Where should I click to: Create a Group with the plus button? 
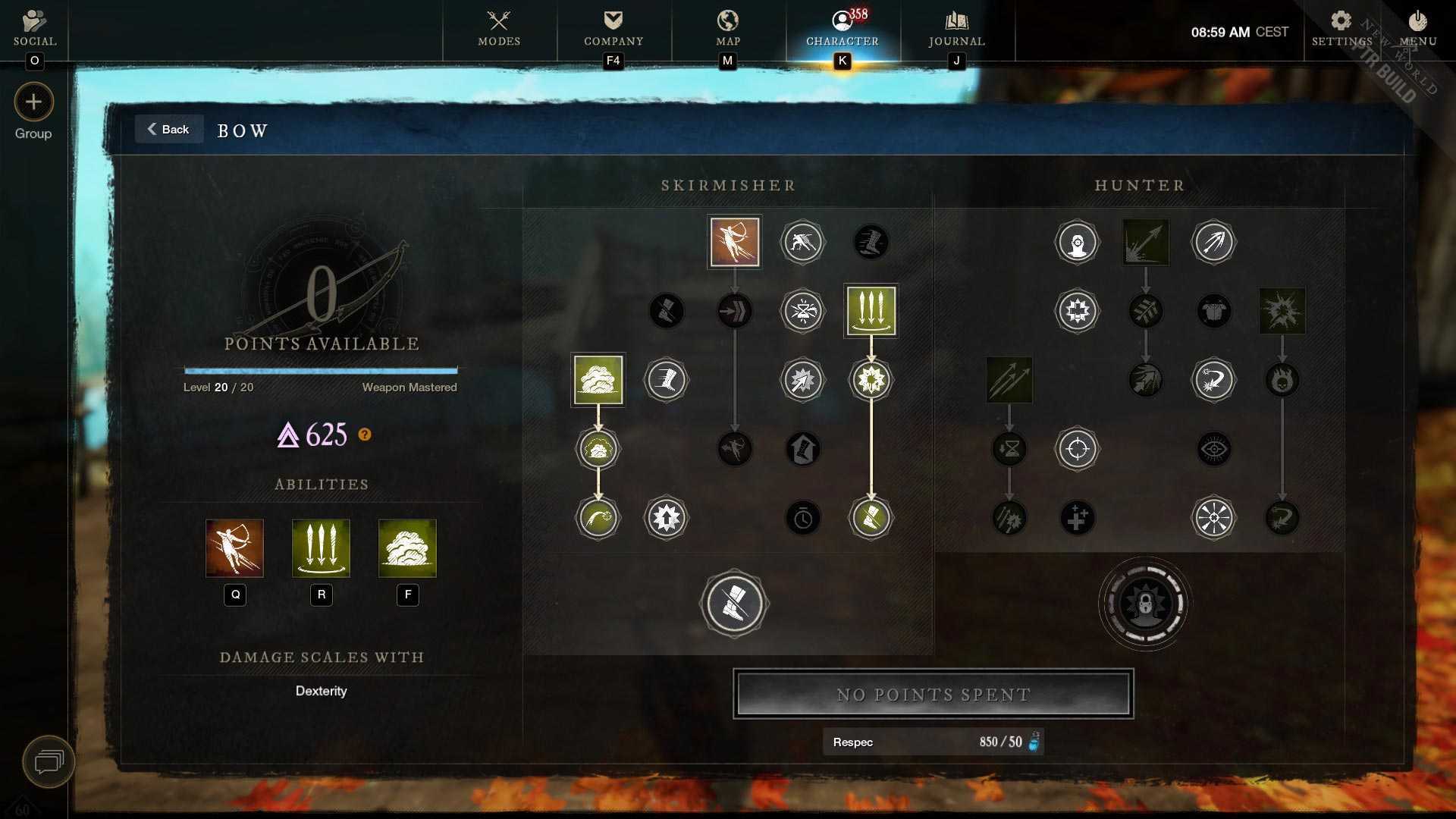coord(33,102)
